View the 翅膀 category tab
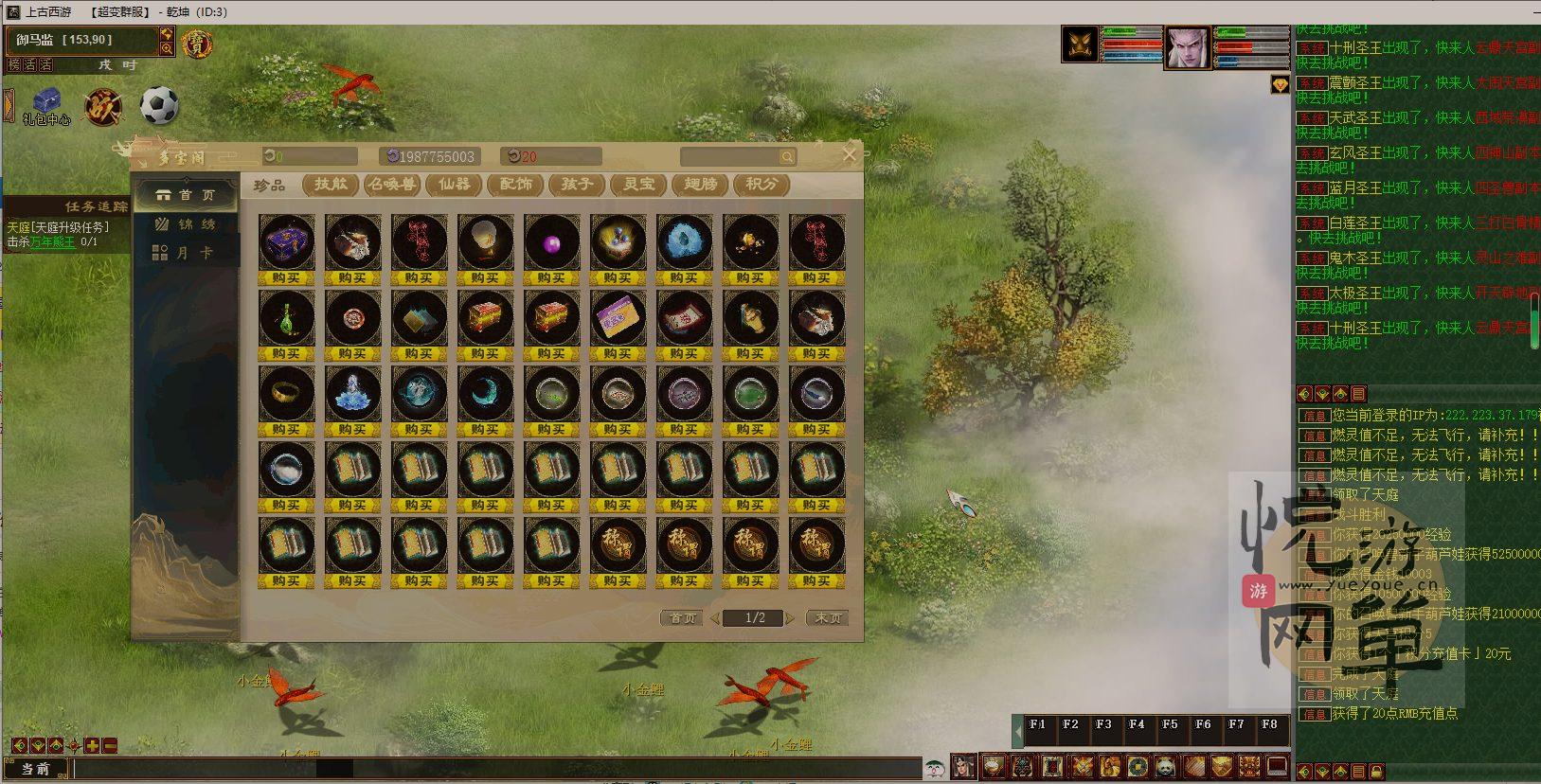Image resolution: width=1541 pixels, height=784 pixels. (x=700, y=185)
